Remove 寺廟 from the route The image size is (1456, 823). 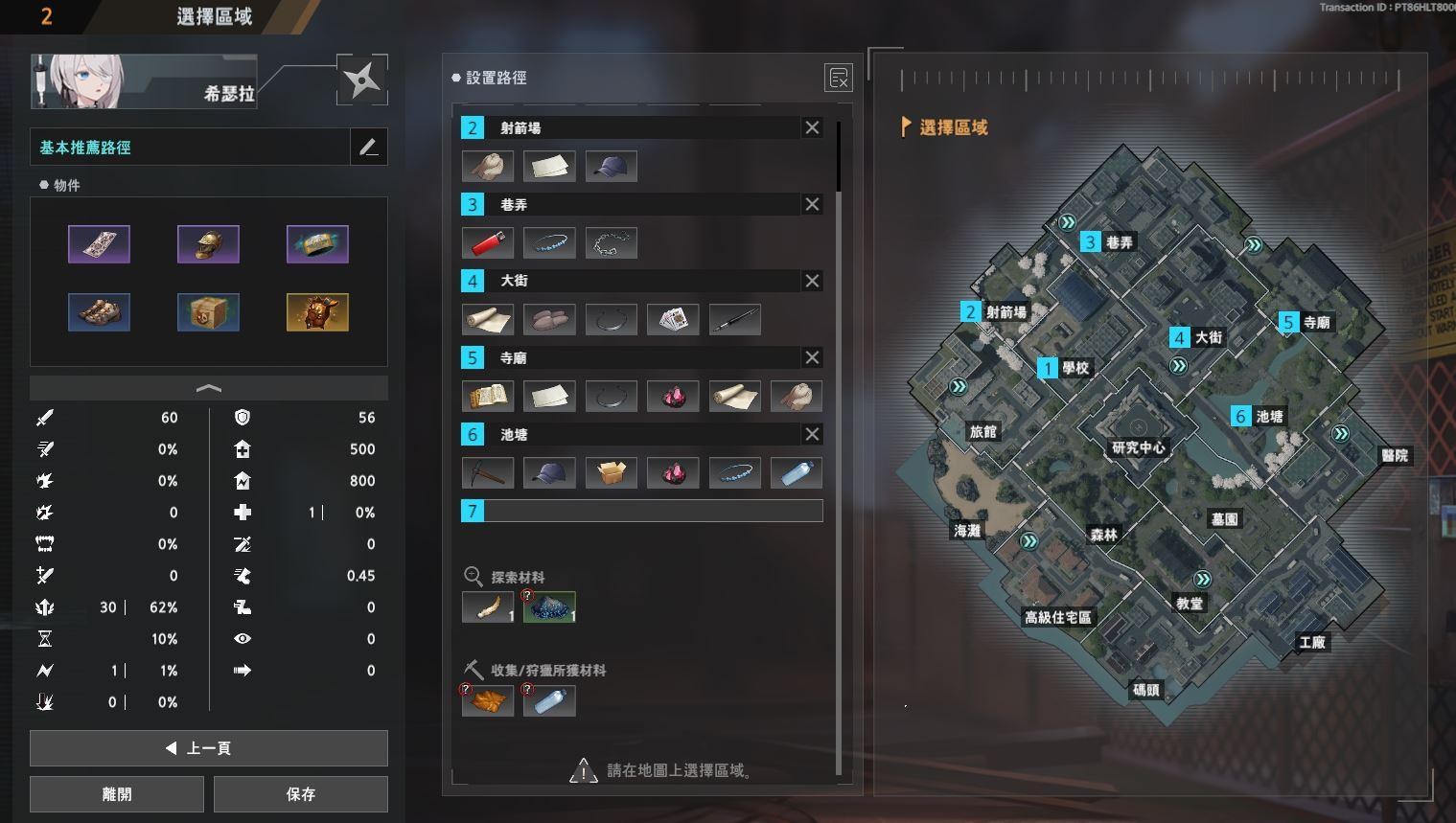812,357
